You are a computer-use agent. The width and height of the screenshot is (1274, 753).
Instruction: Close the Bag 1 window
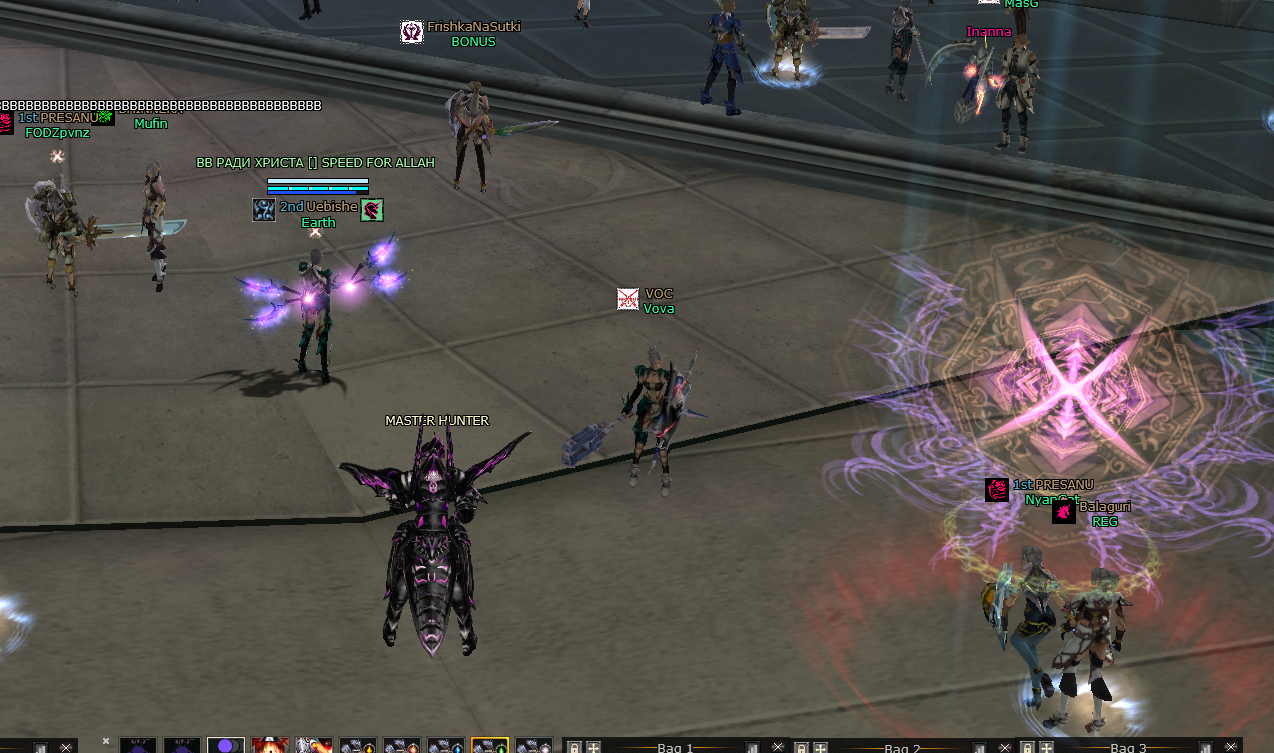tap(778, 747)
